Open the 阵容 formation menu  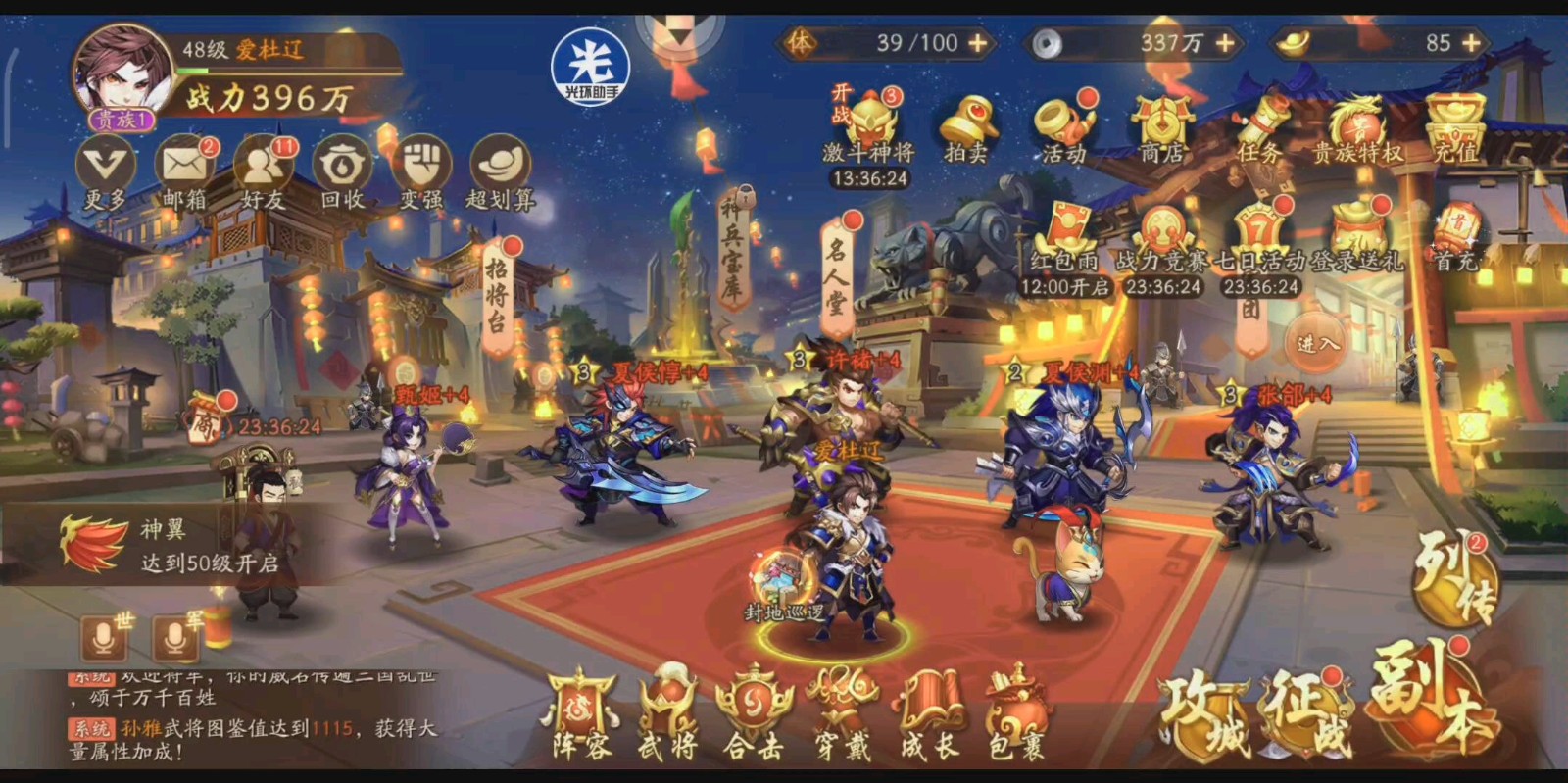[582, 717]
